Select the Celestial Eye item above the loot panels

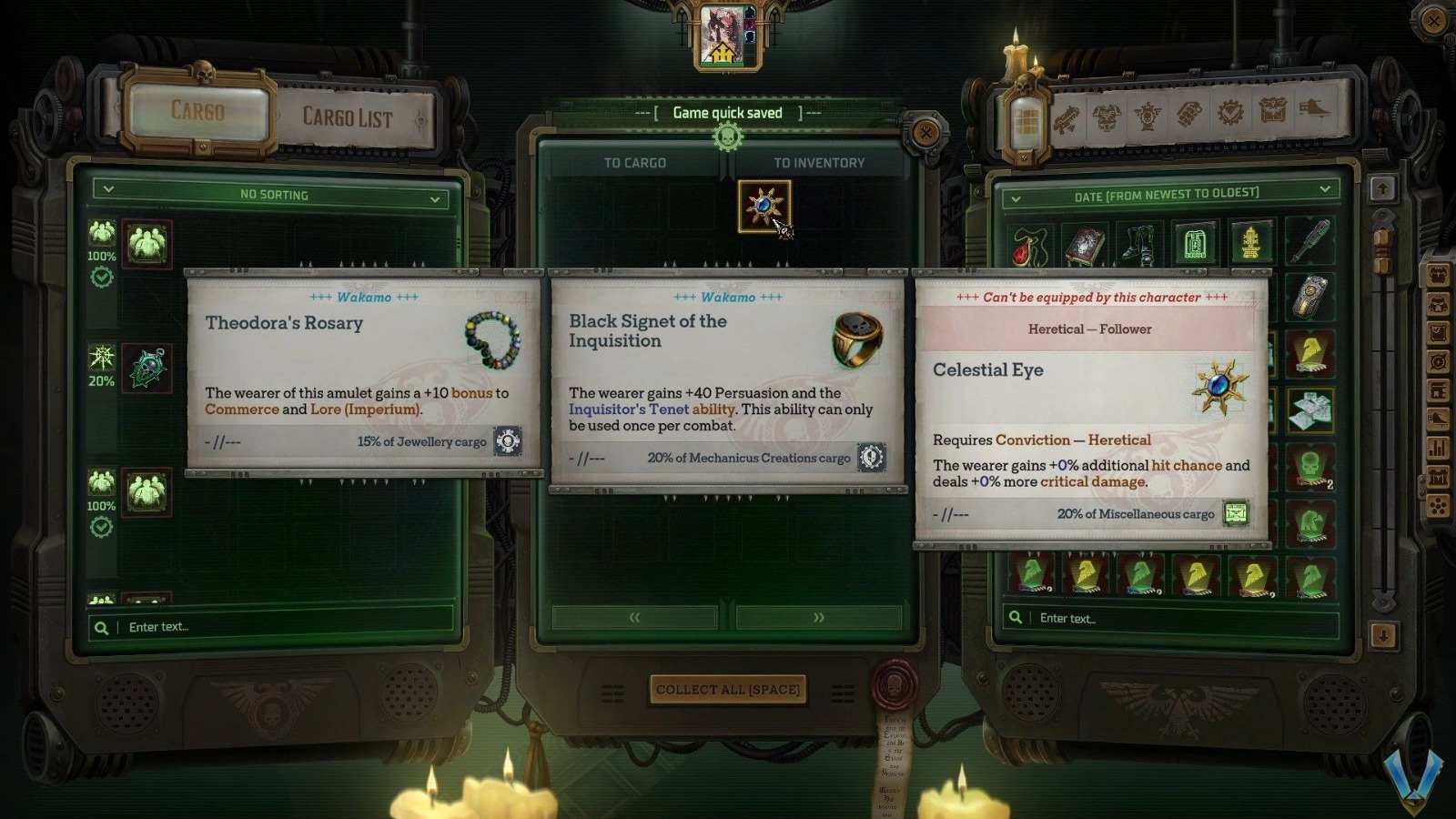coord(763,207)
